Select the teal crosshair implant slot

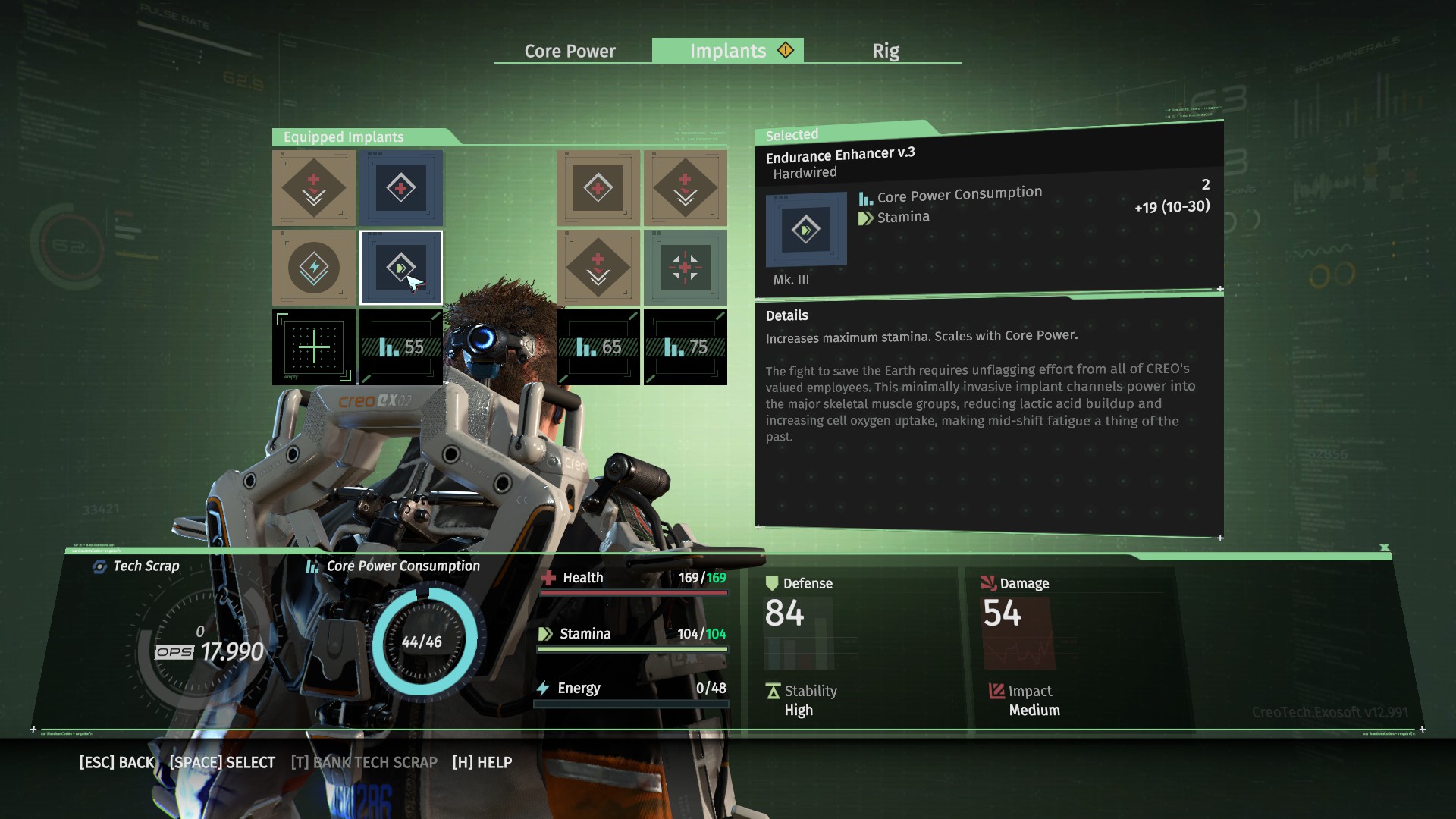[x=685, y=268]
